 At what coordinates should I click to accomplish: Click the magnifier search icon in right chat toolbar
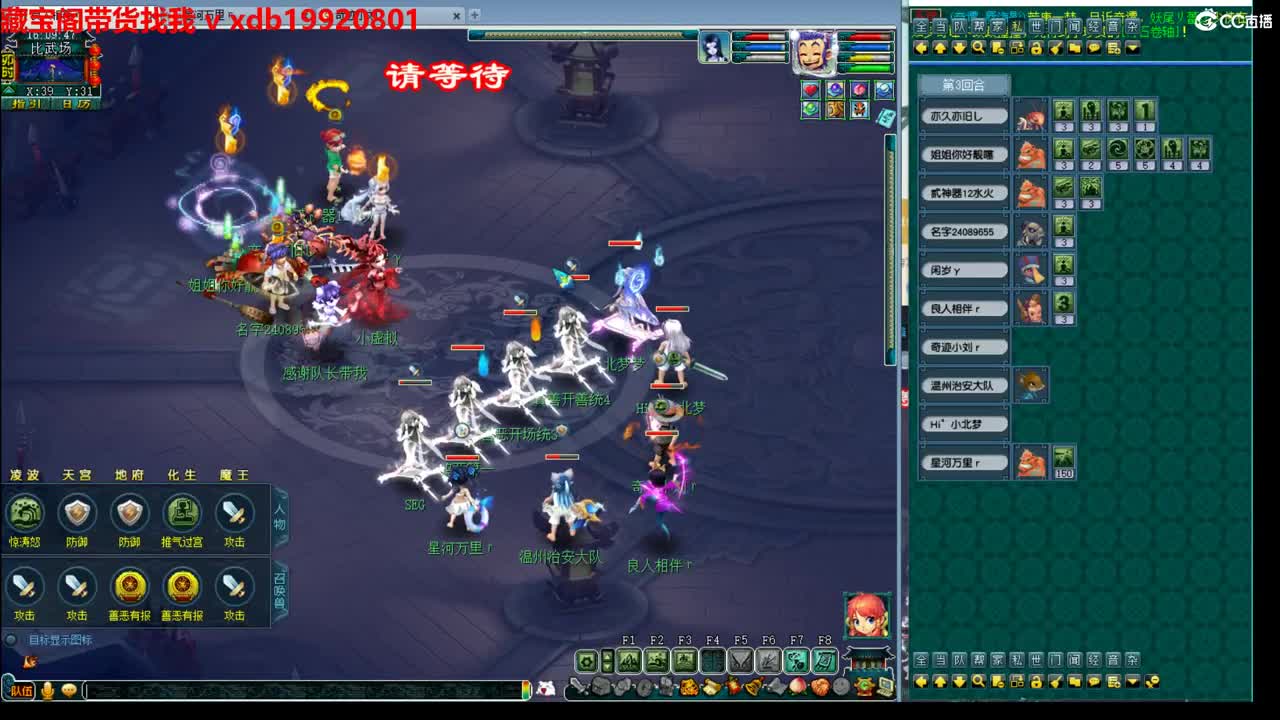(x=978, y=680)
